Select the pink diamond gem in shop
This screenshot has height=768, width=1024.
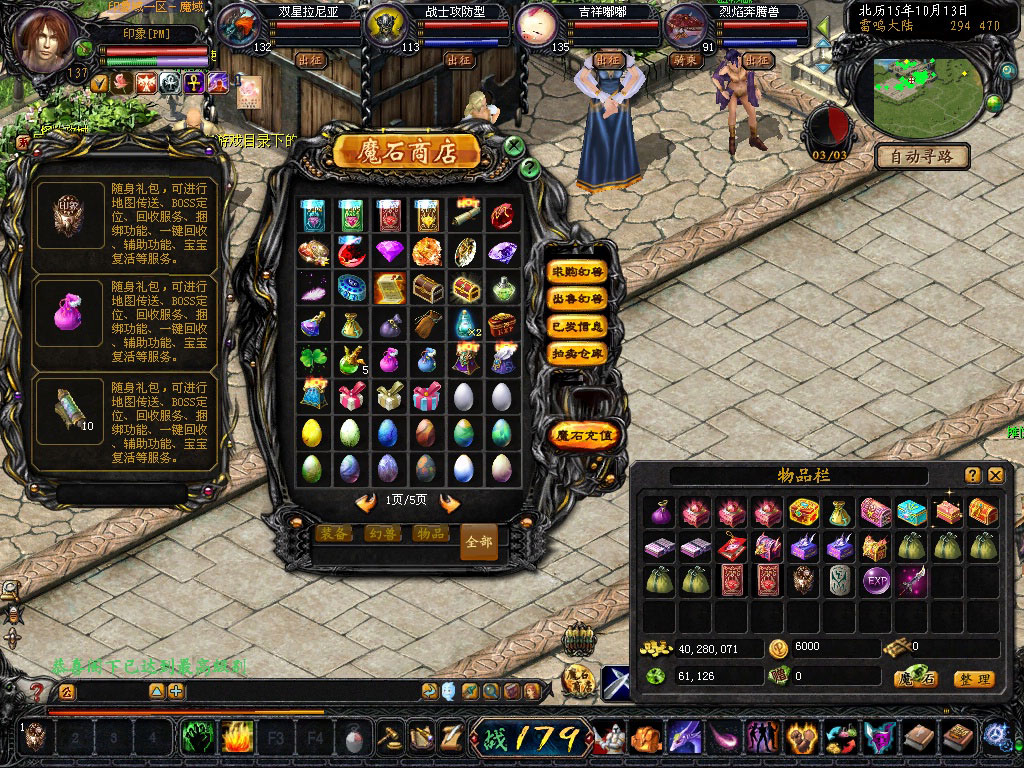coord(389,250)
